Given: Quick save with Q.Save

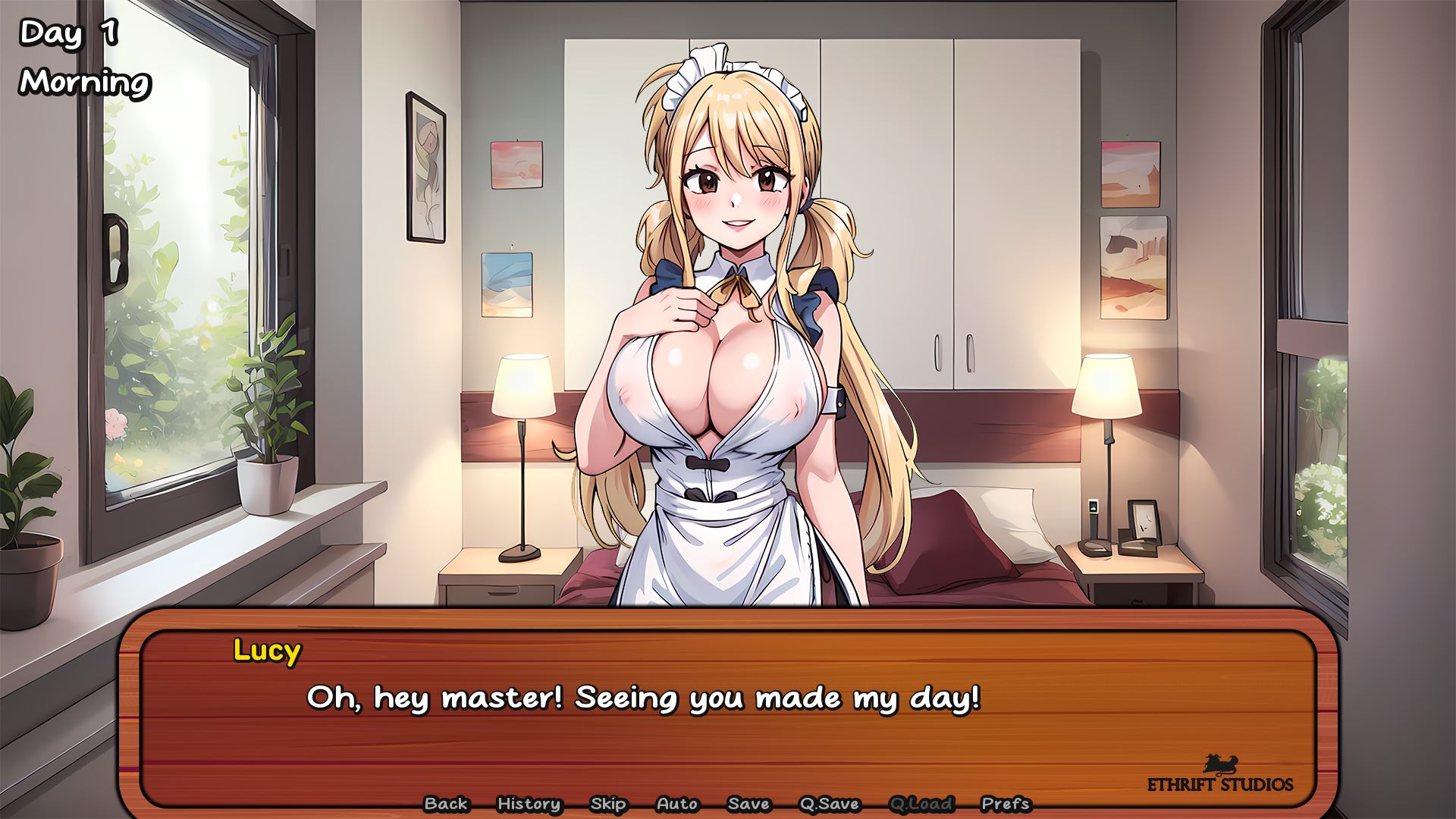Looking at the screenshot, I should click(829, 804).
